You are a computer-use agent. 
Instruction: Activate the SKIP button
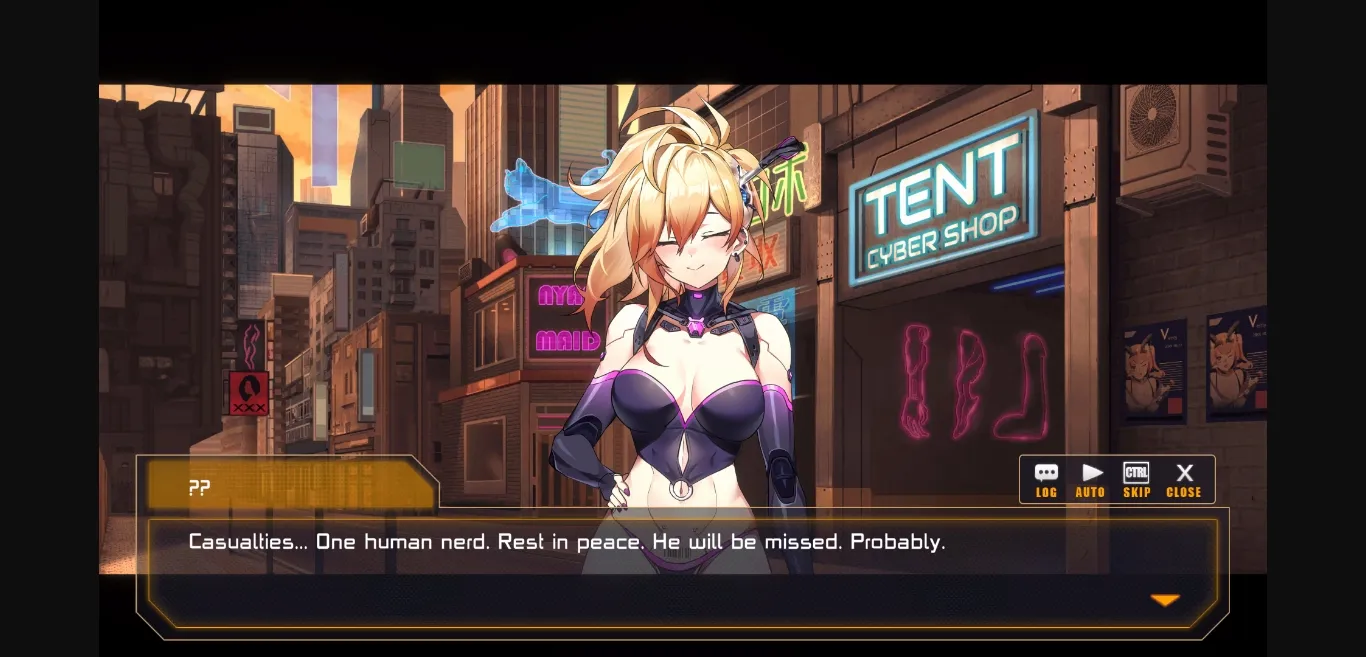click(x=1136, y=479)
